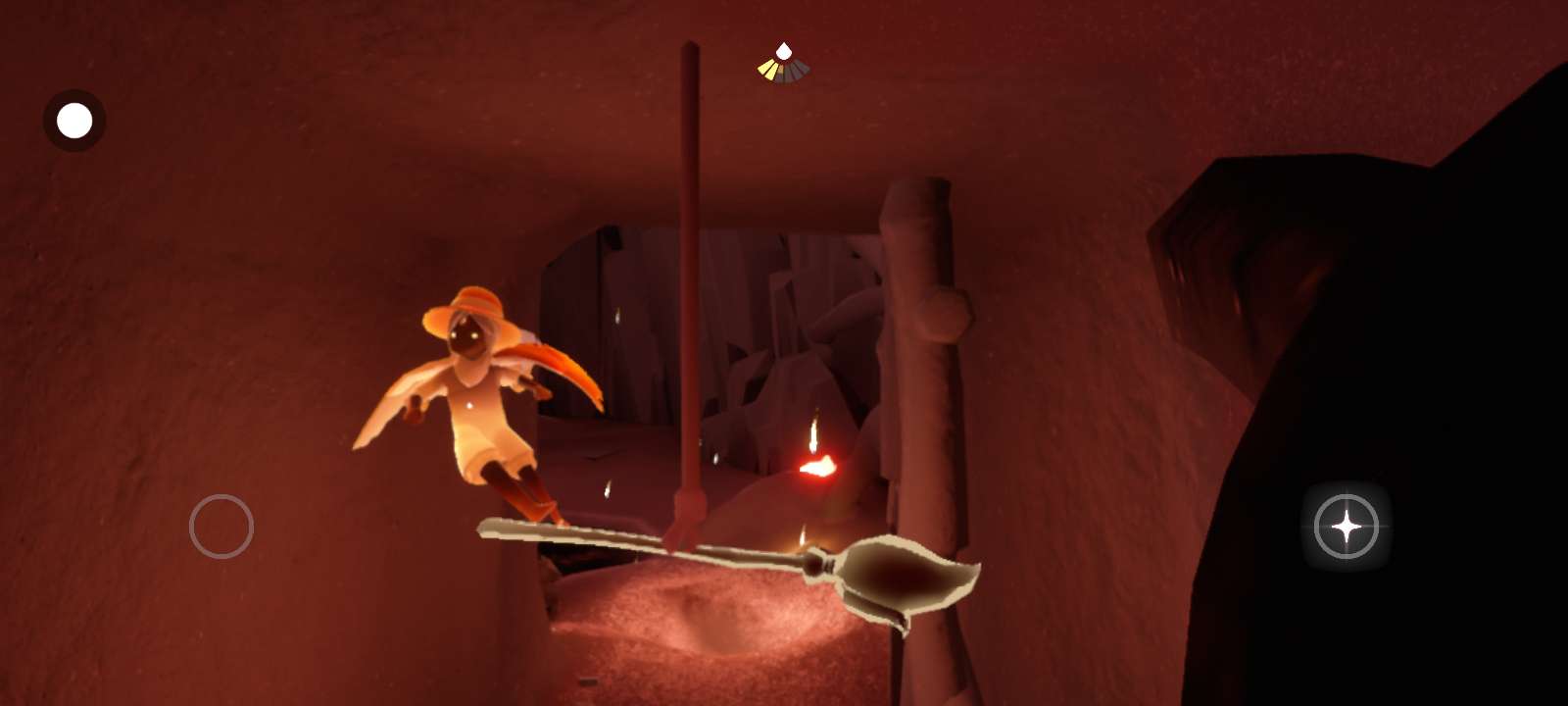Screen dimensions: 1568x706
Task: Tap the white circle button in the corner
Action: point(74,121)
